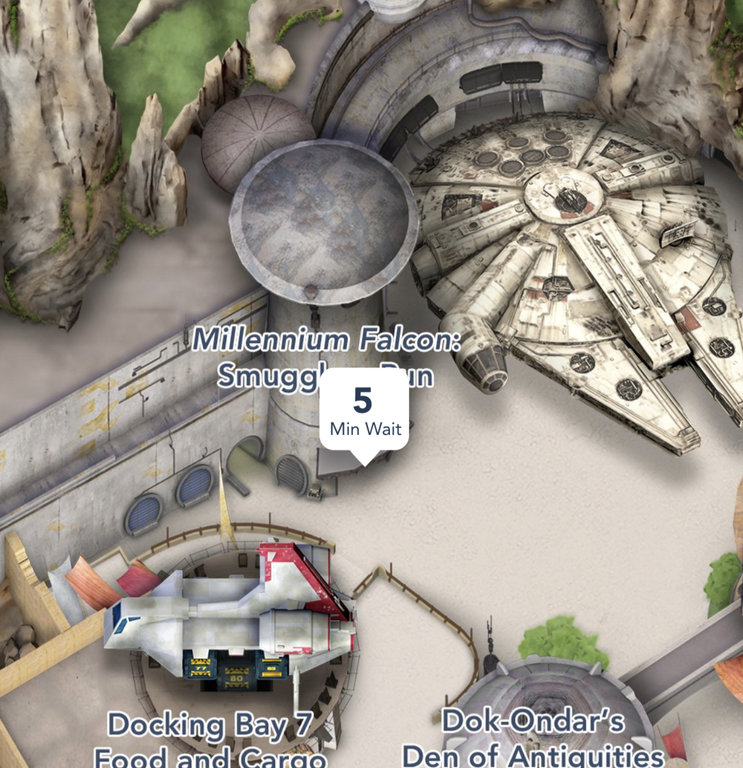Tap the Docking Bay 7 Food and Cargo label
This screenshot has width=743, height=768.
[x=210, y=738]
